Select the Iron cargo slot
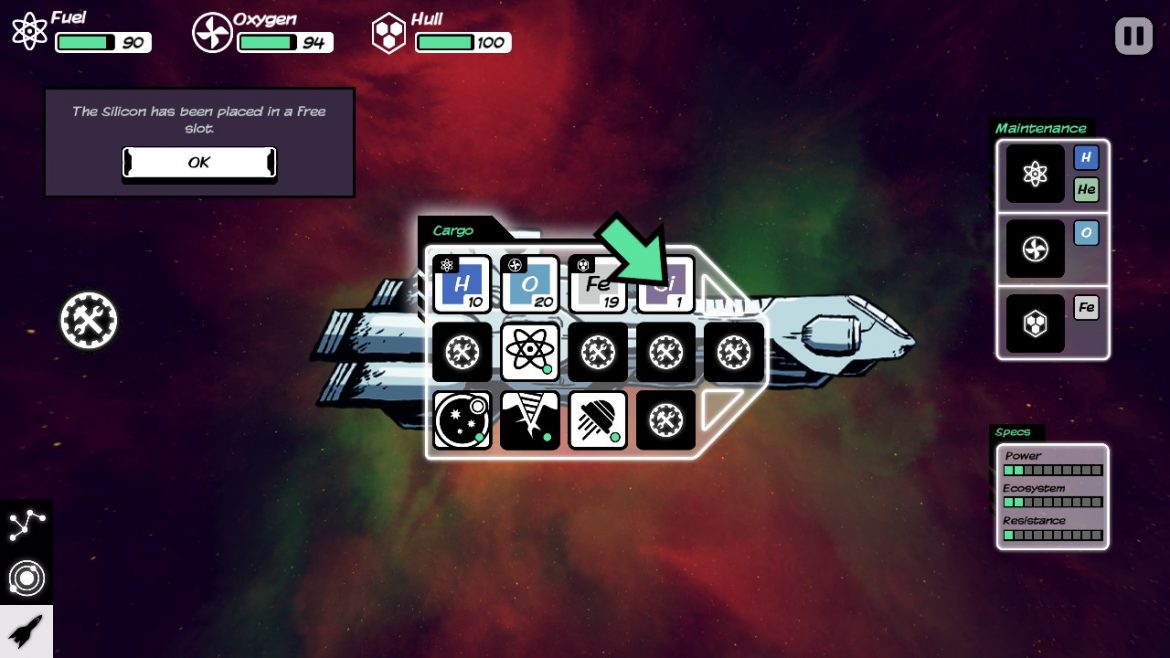This screenshot has width=1170, height=658. tap(597, 284)
